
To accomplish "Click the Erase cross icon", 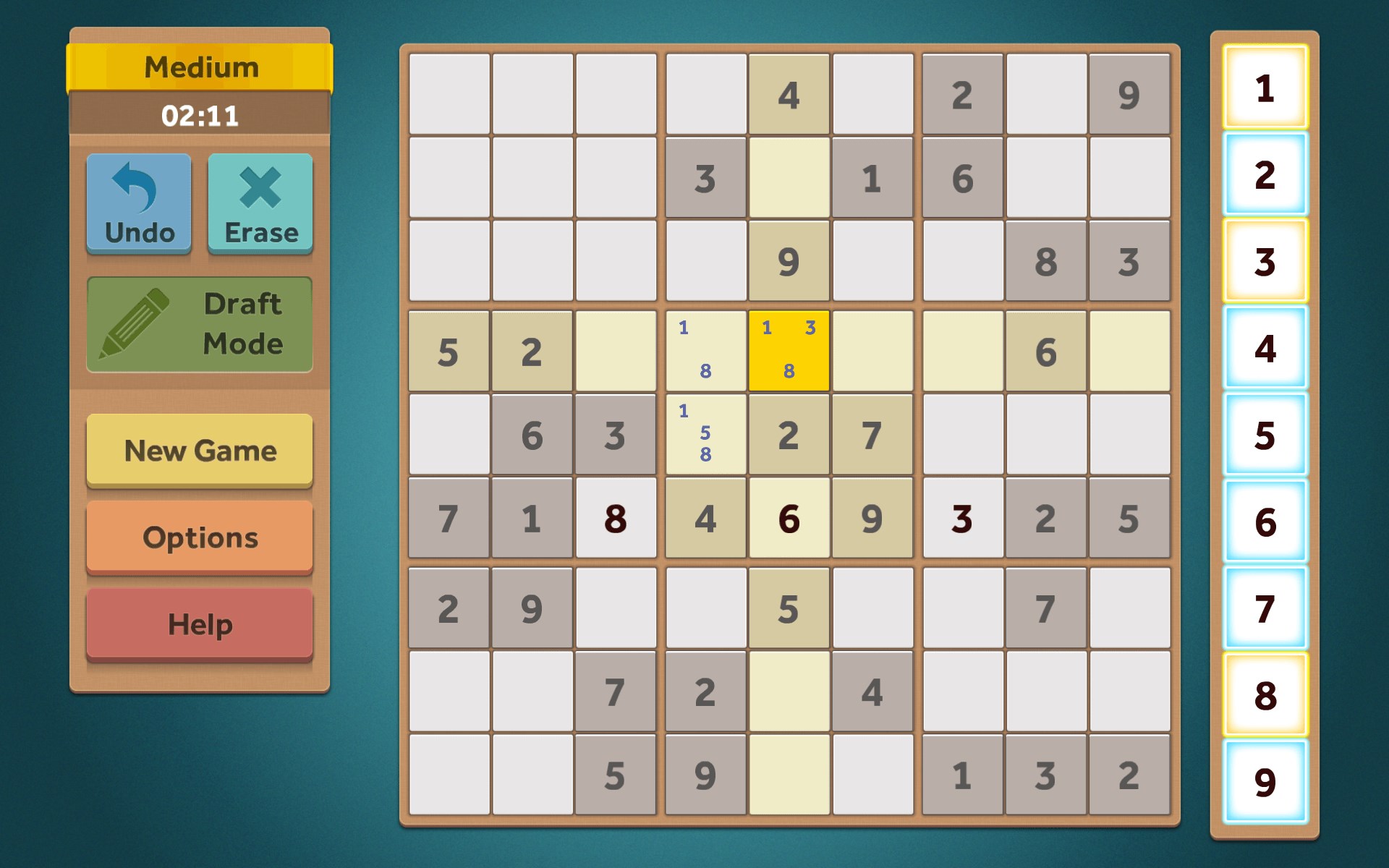I will 260,187.
